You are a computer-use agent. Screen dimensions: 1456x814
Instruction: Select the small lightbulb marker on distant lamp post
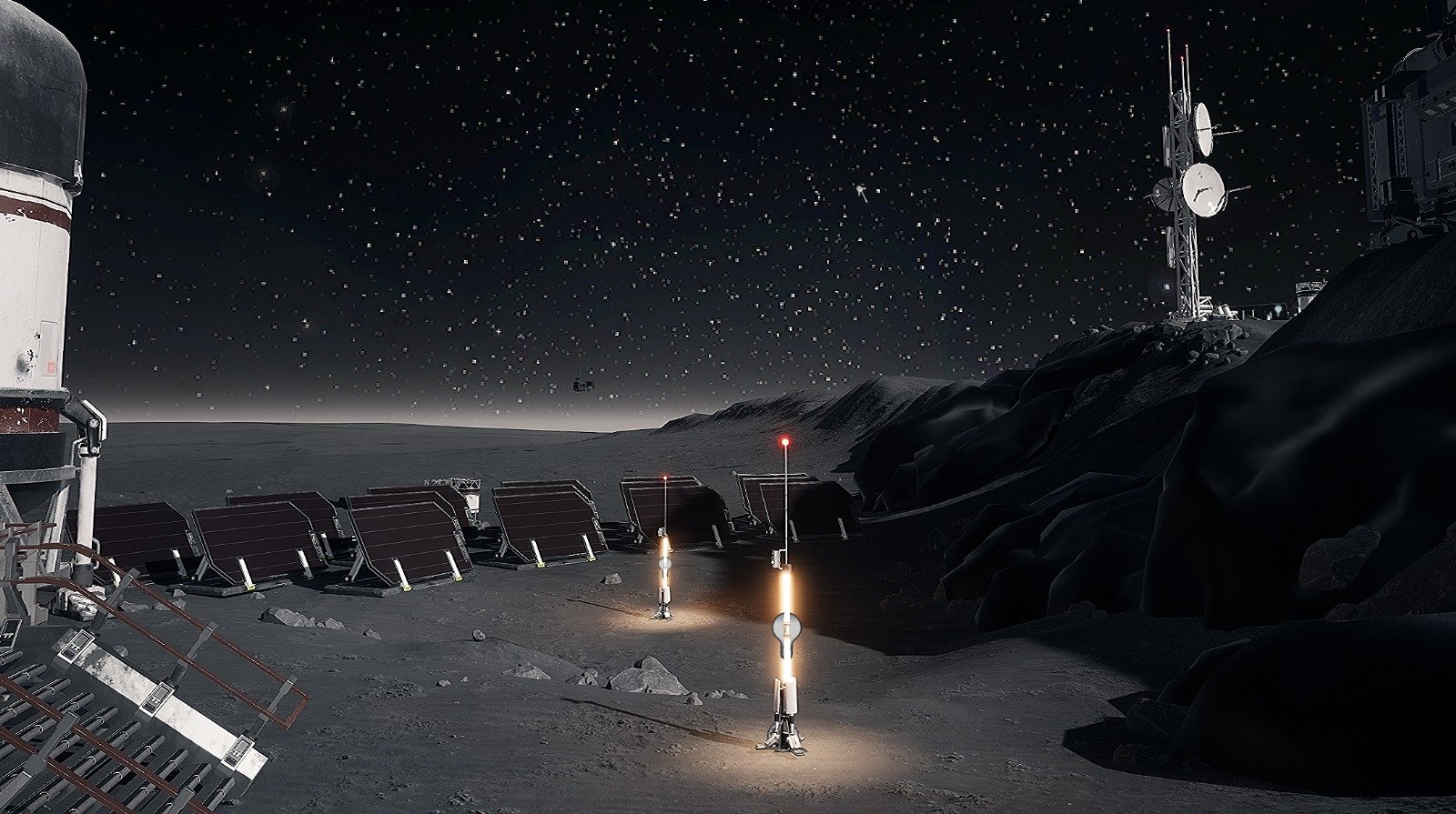pos(664,564)
